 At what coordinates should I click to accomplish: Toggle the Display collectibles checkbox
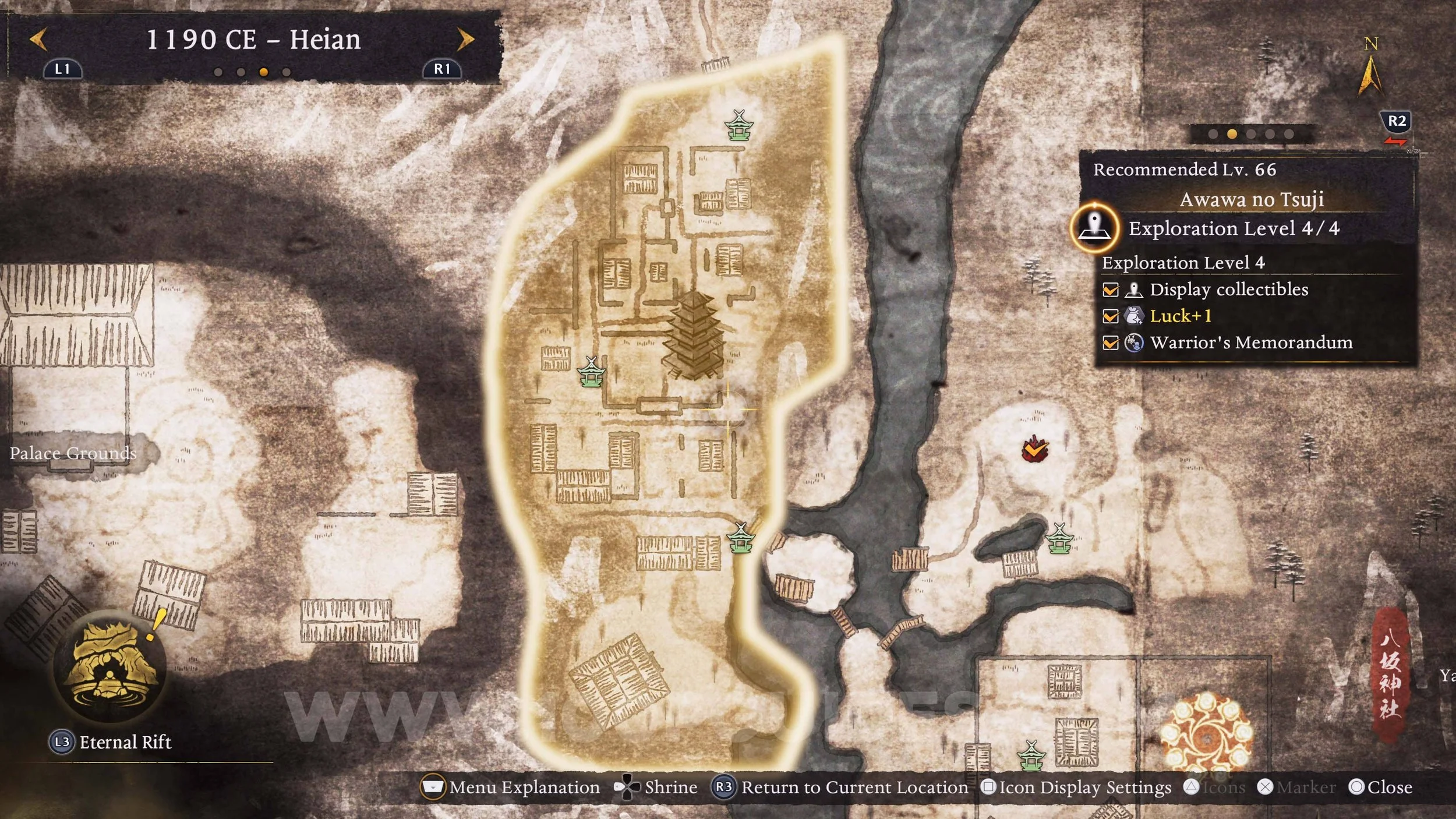(x=1110, y=290)
